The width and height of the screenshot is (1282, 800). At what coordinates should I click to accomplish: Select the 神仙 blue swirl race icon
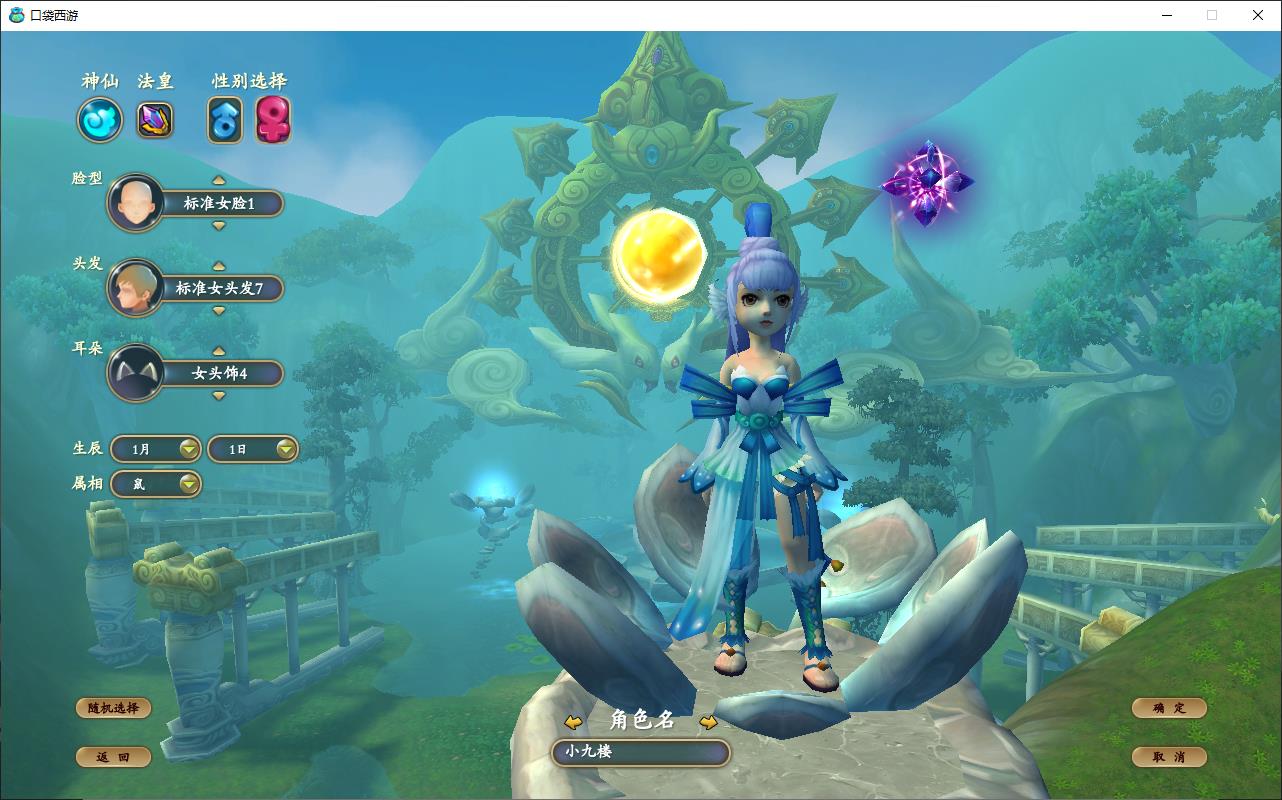coord(100,120)
